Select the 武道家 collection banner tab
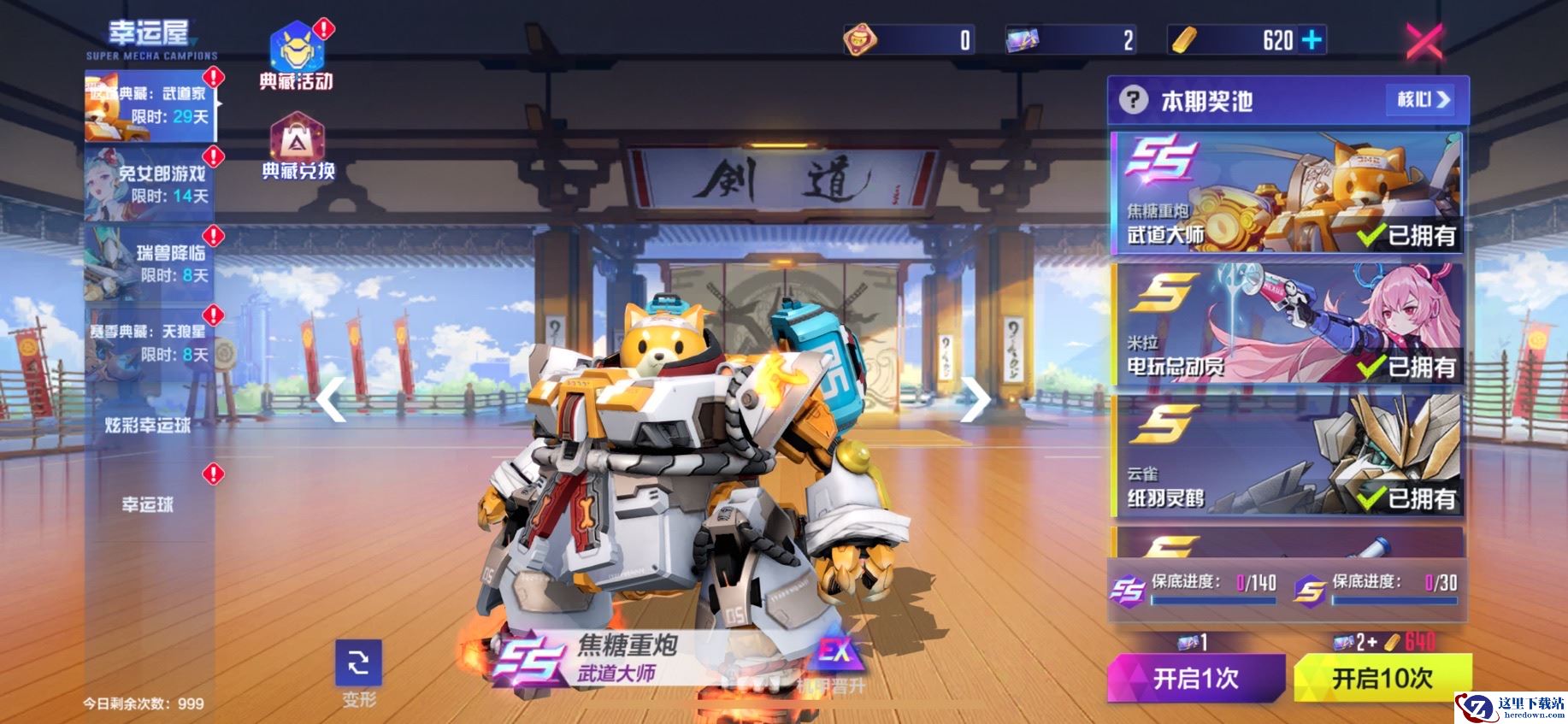Image resolution: width=1568 pixels, height=724 pixels. pos(150,105)
